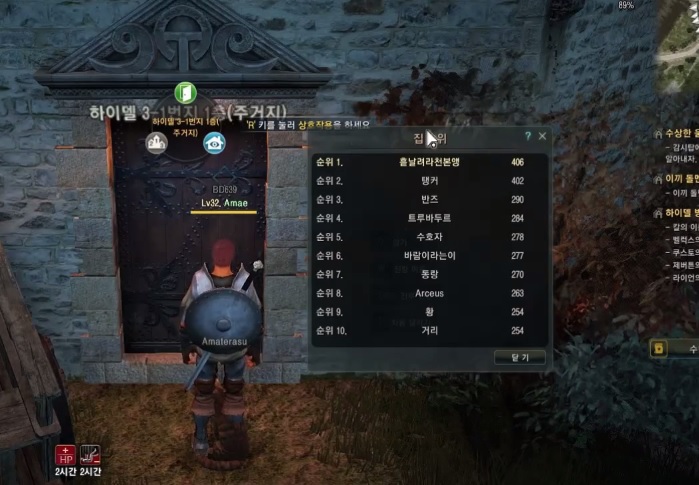Pick the rank 5 row 수호자
The height and width of the screenshot is (485, 699).
[x=429, y=237]
